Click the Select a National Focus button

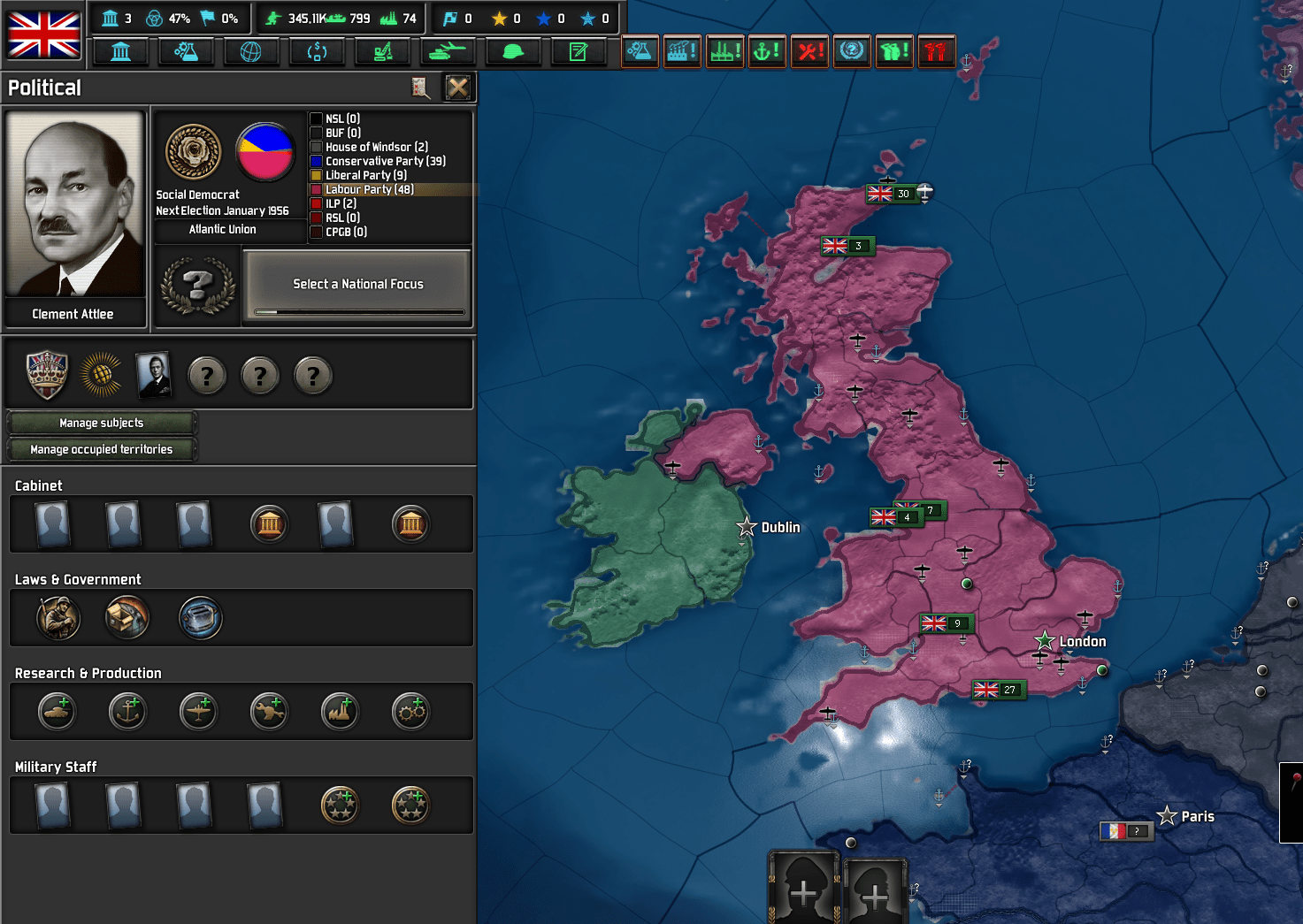point(357,284)
